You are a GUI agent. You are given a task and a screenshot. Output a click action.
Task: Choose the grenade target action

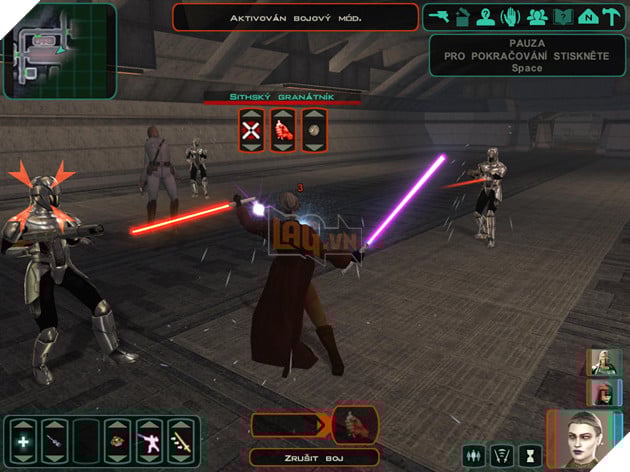tap(314, 130)
